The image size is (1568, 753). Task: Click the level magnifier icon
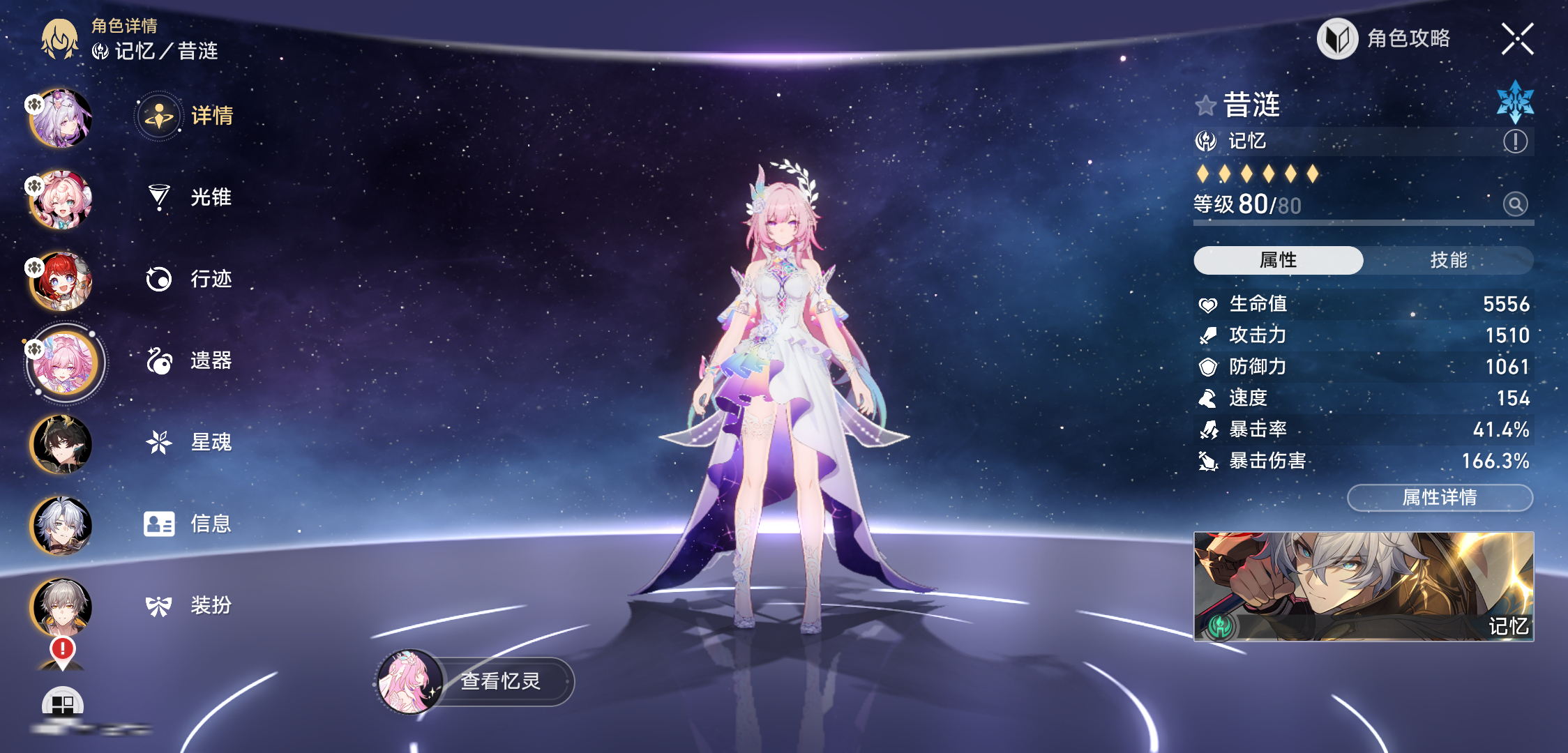coord(1515,204)
